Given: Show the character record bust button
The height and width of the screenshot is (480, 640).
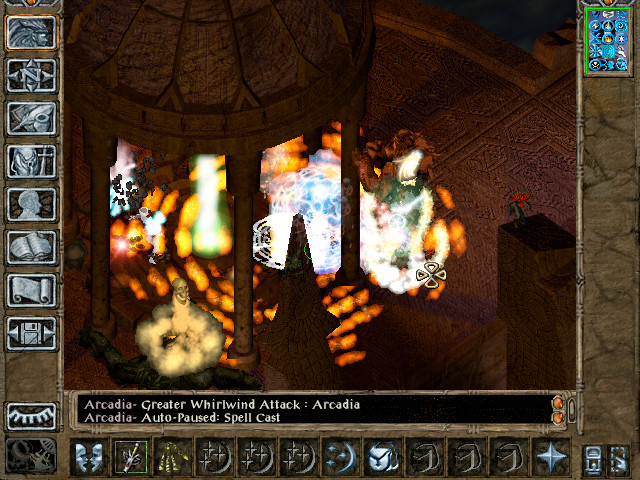Looking at the screenshot, I should point(32,204).
